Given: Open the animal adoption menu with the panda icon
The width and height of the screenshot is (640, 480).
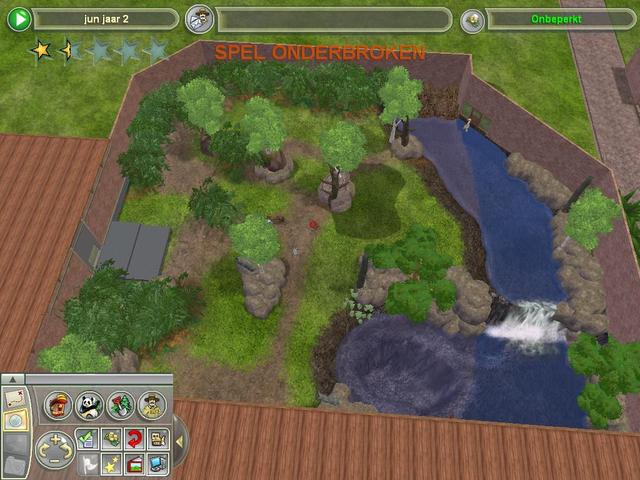Looking at the screenshot, I should [90, 404].
